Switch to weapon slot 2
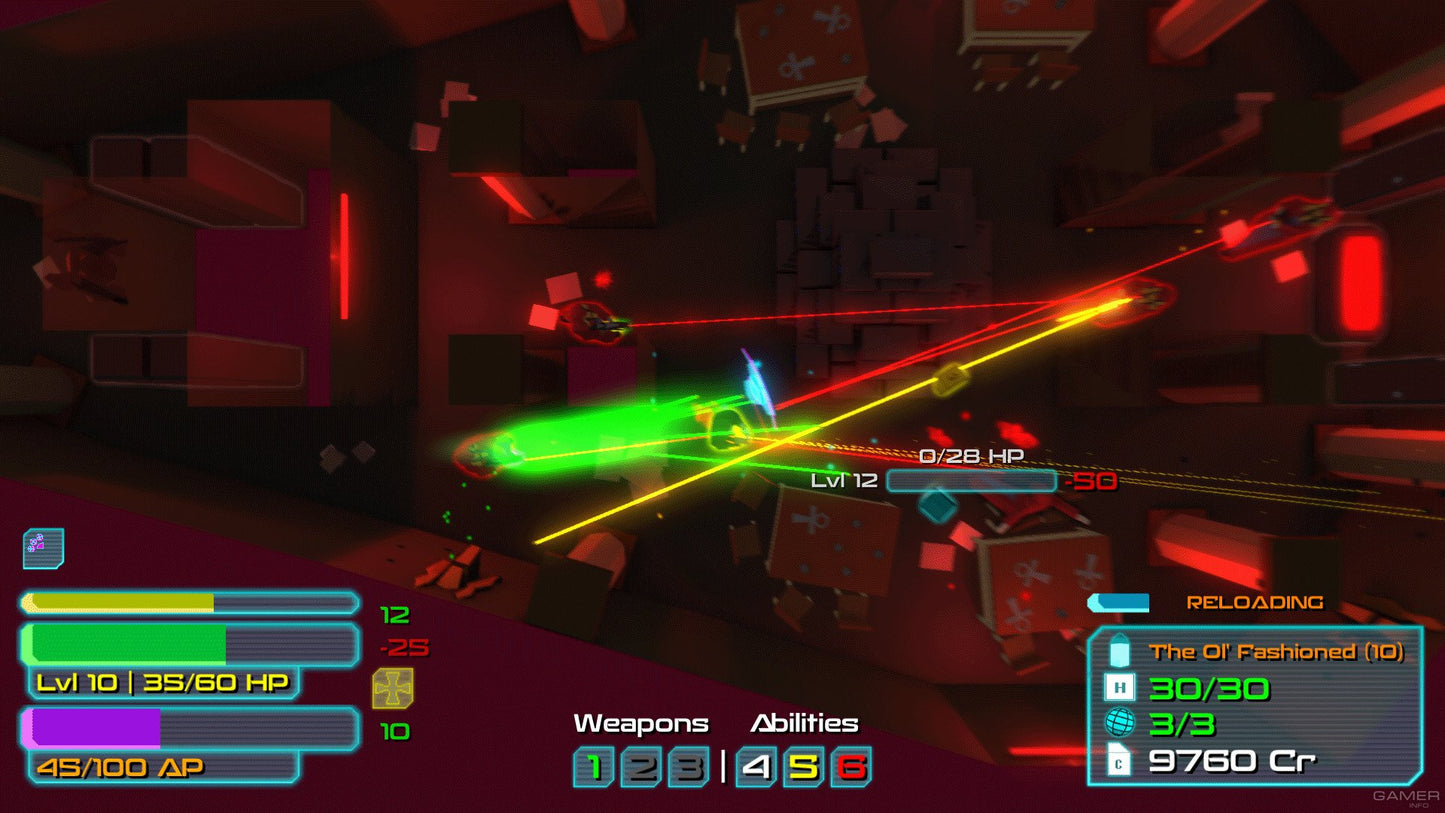This screenshot has width=1445, height=813. 641,767
